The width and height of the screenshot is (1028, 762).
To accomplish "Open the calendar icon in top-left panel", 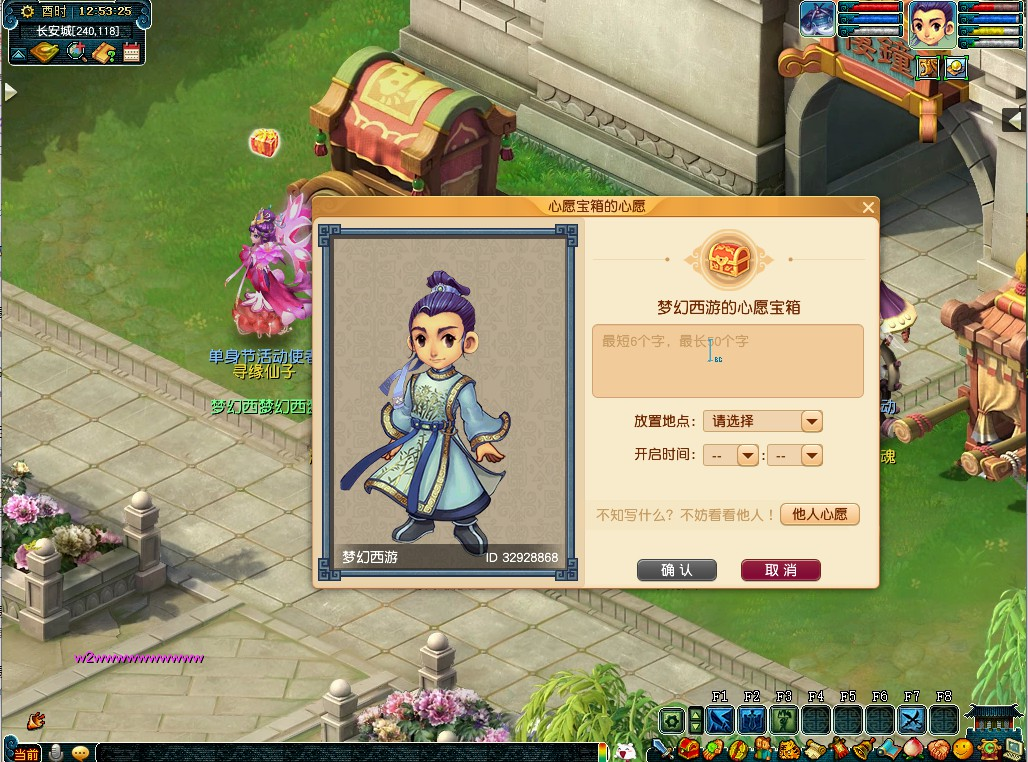I will click(131, 52).
